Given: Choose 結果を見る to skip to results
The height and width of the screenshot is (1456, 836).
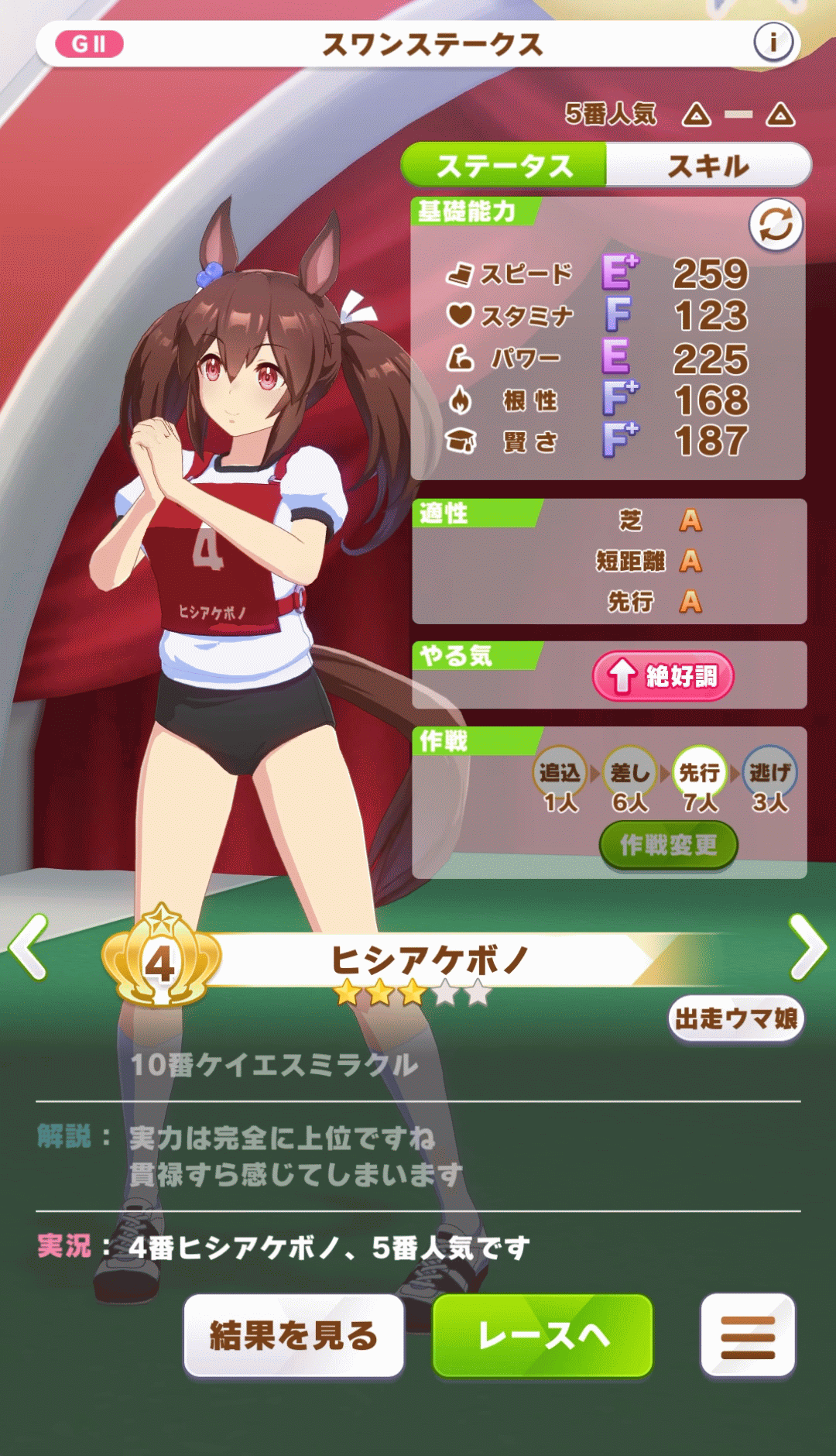Looking at the screenshot, I should point(294,1335).
